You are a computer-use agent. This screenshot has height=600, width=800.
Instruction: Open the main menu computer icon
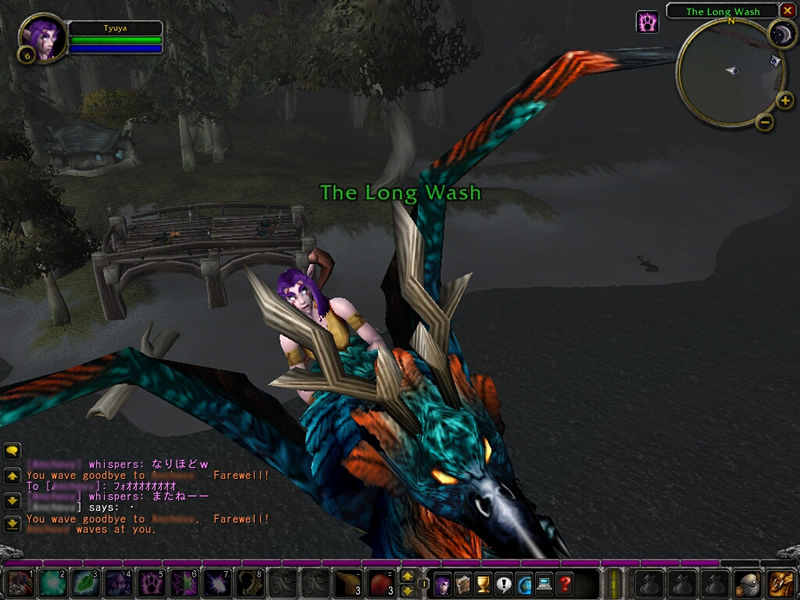[546, 583]
